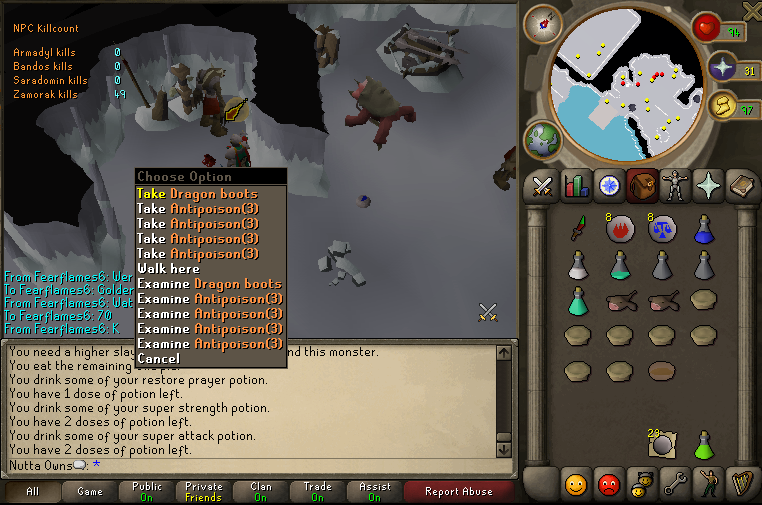Open the music player harp tab
Image resolution: width=762 pixels, height=505 pixels.
click(x=740, y=484)
